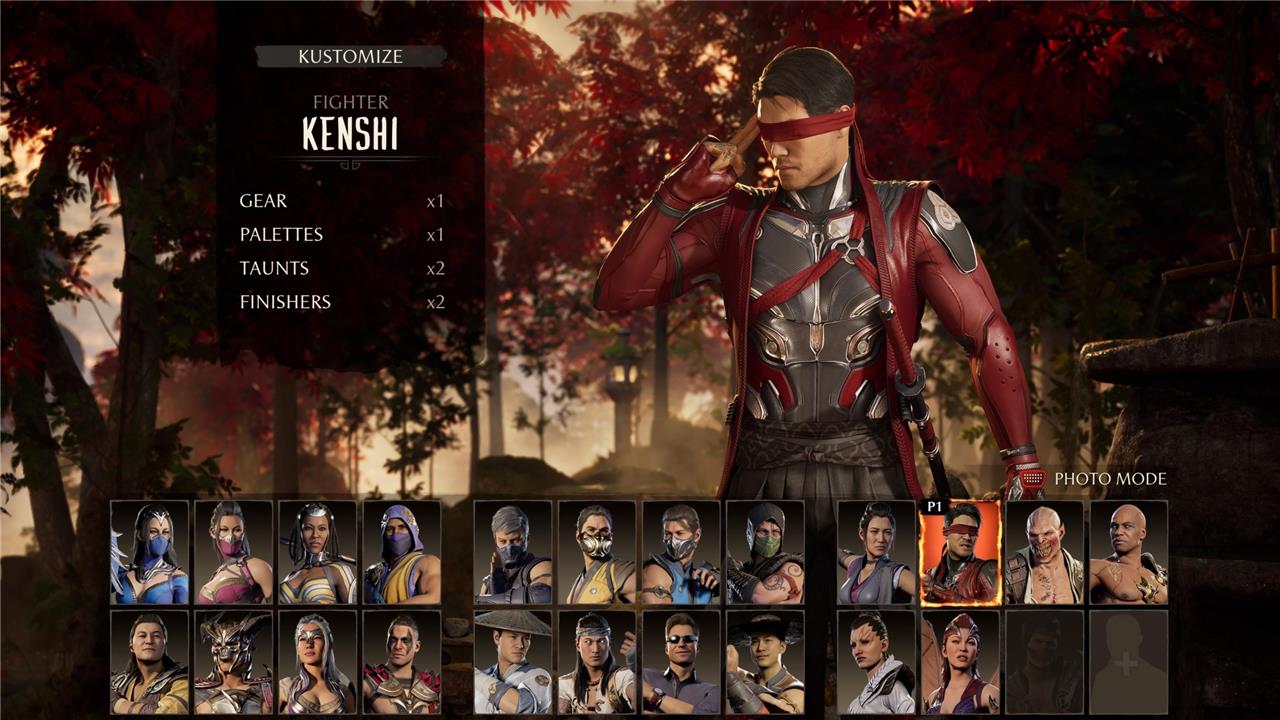This screenshot has height=720, width=1280.
Task: Click the highlighted Kenshi P1 tile
Action: pos(960,552)
